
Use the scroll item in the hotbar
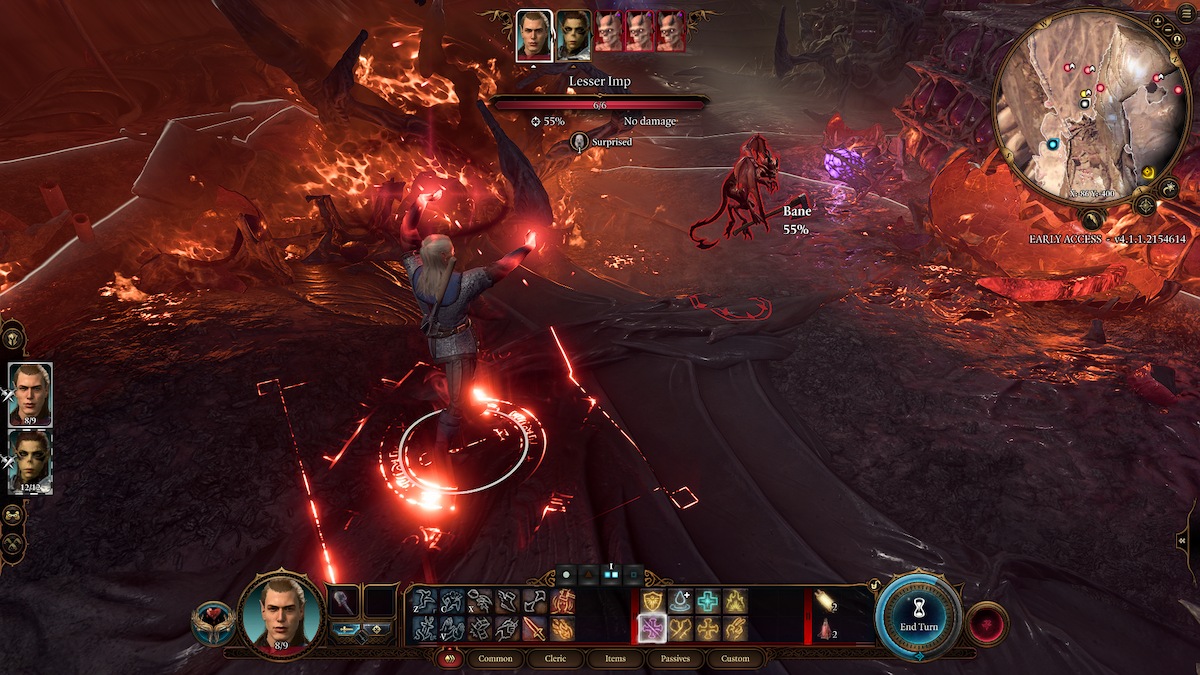point(826,601)
